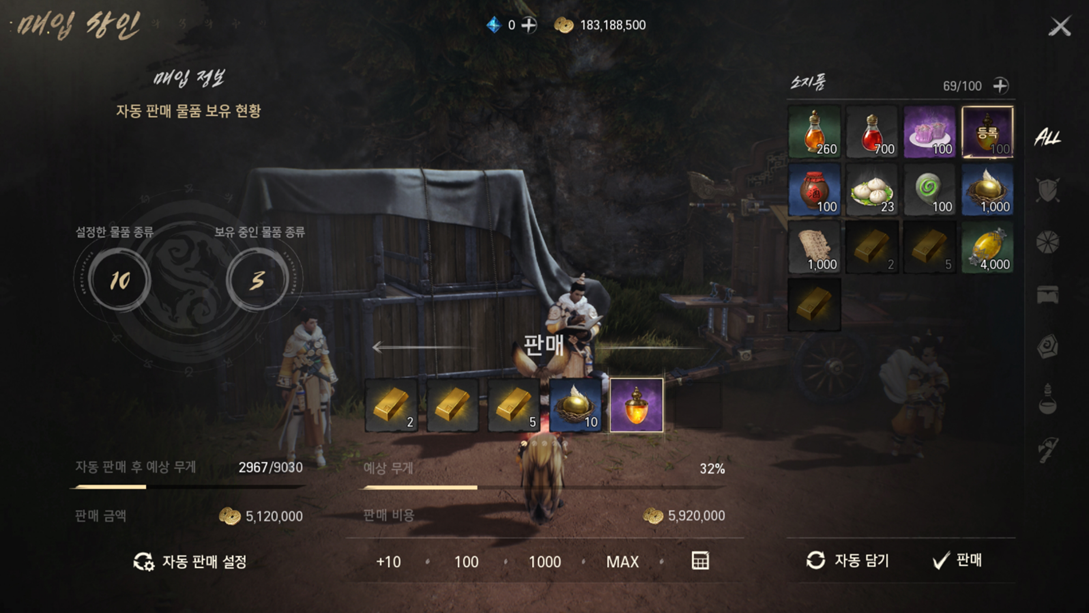Add +10 quantity
Screen dimensions: 1089x613
(x=388, y=562)
